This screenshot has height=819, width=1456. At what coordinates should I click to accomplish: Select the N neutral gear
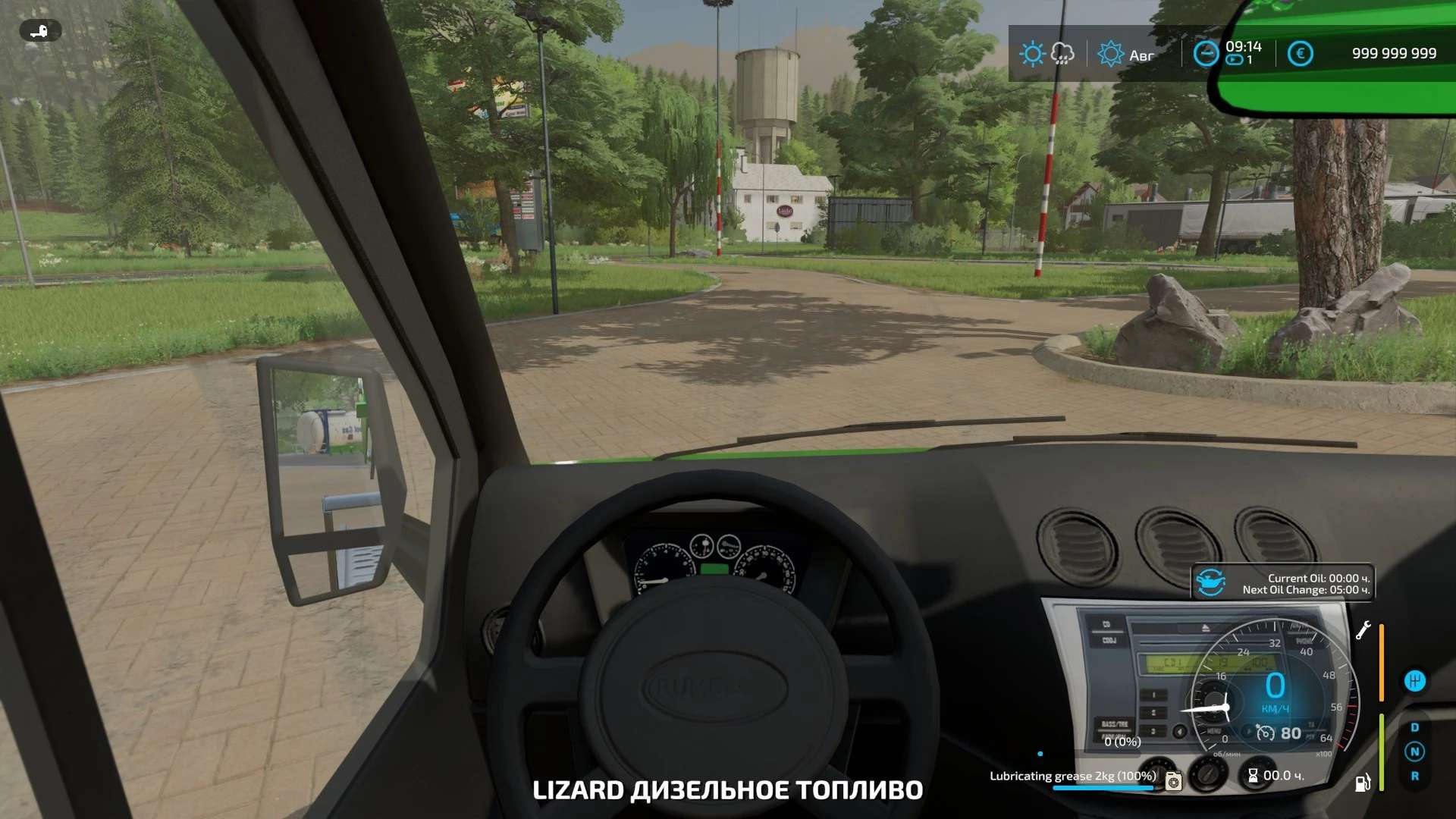[1414, 752]
